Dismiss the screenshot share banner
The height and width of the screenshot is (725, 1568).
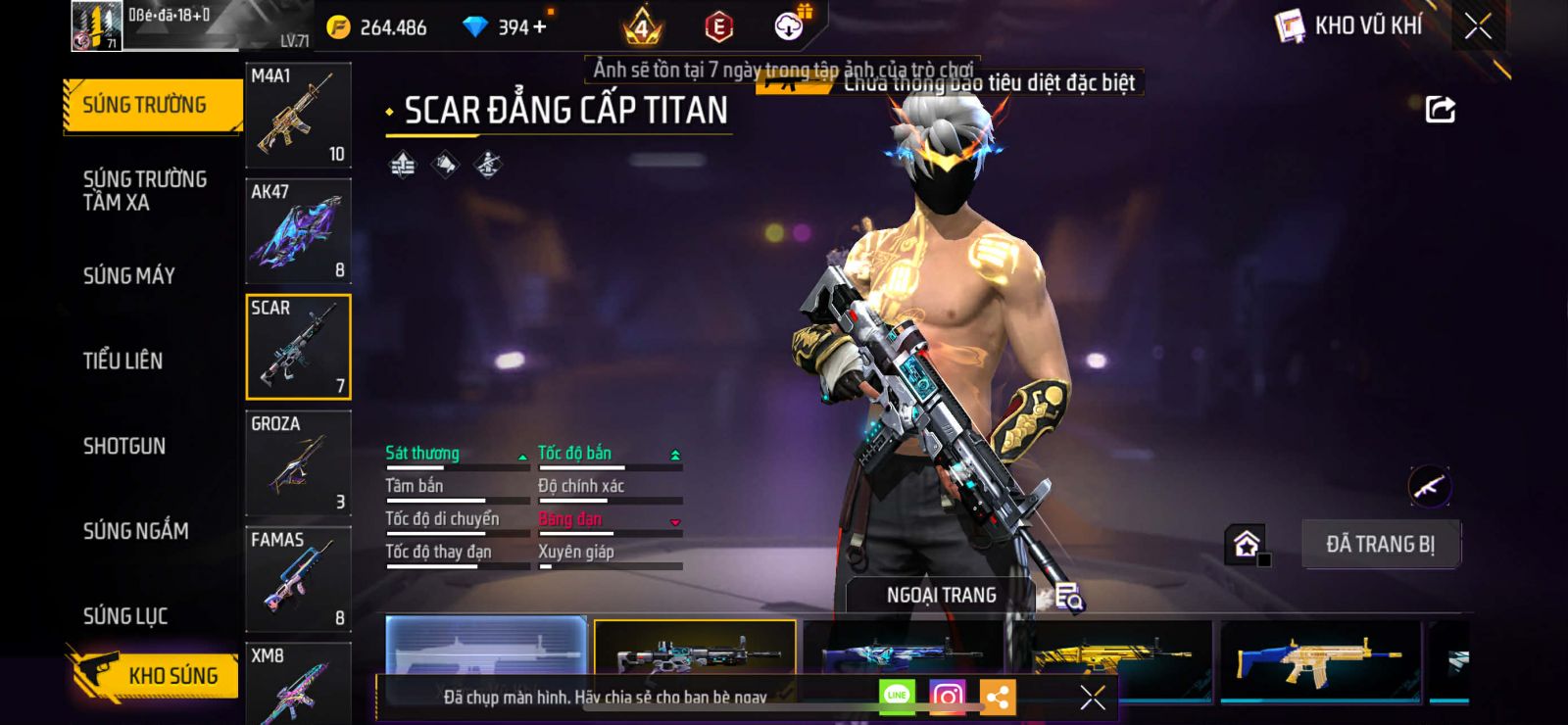[1092, 697]
